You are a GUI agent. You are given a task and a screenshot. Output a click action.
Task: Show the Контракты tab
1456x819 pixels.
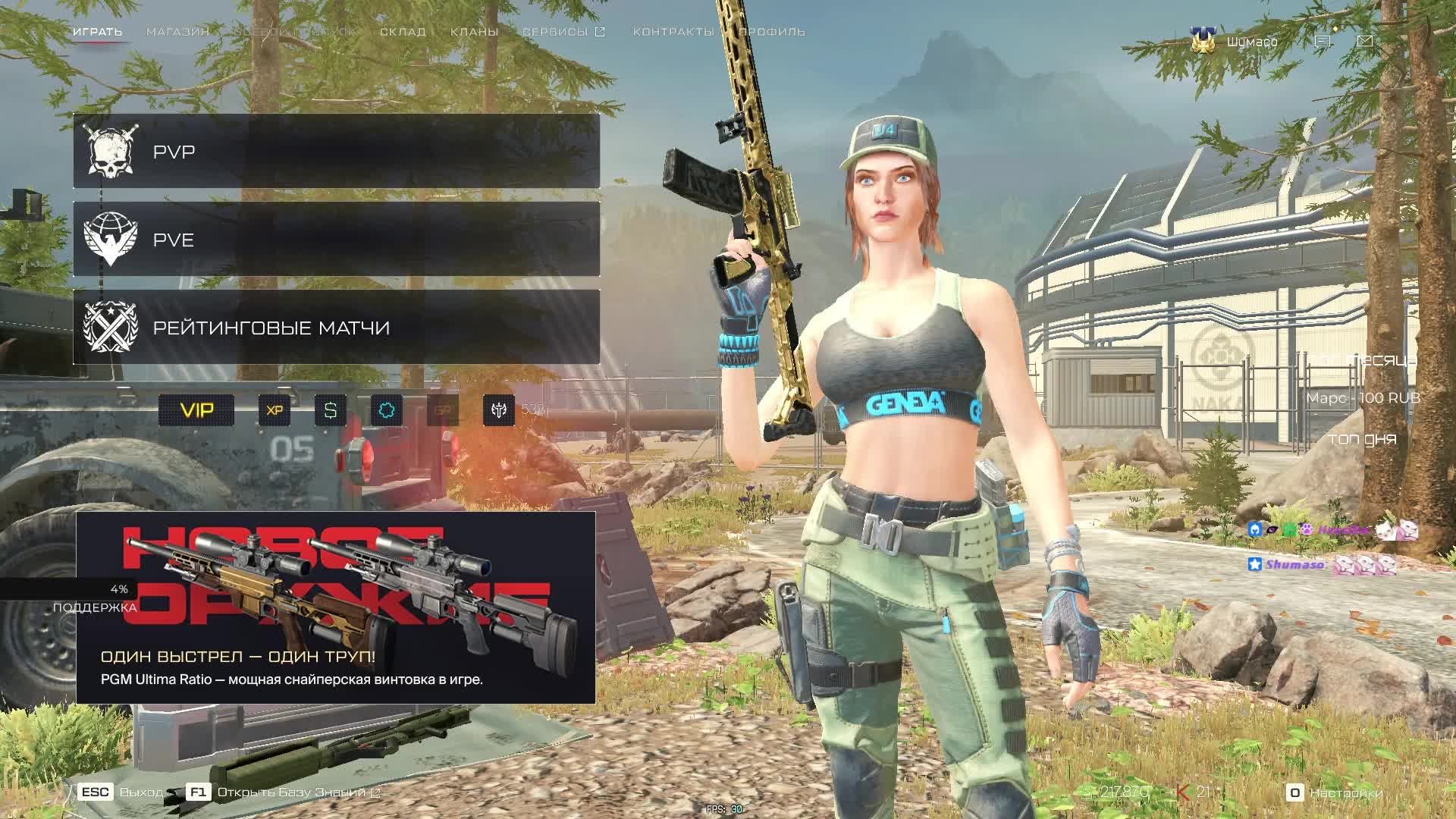[x=673, y=32]
